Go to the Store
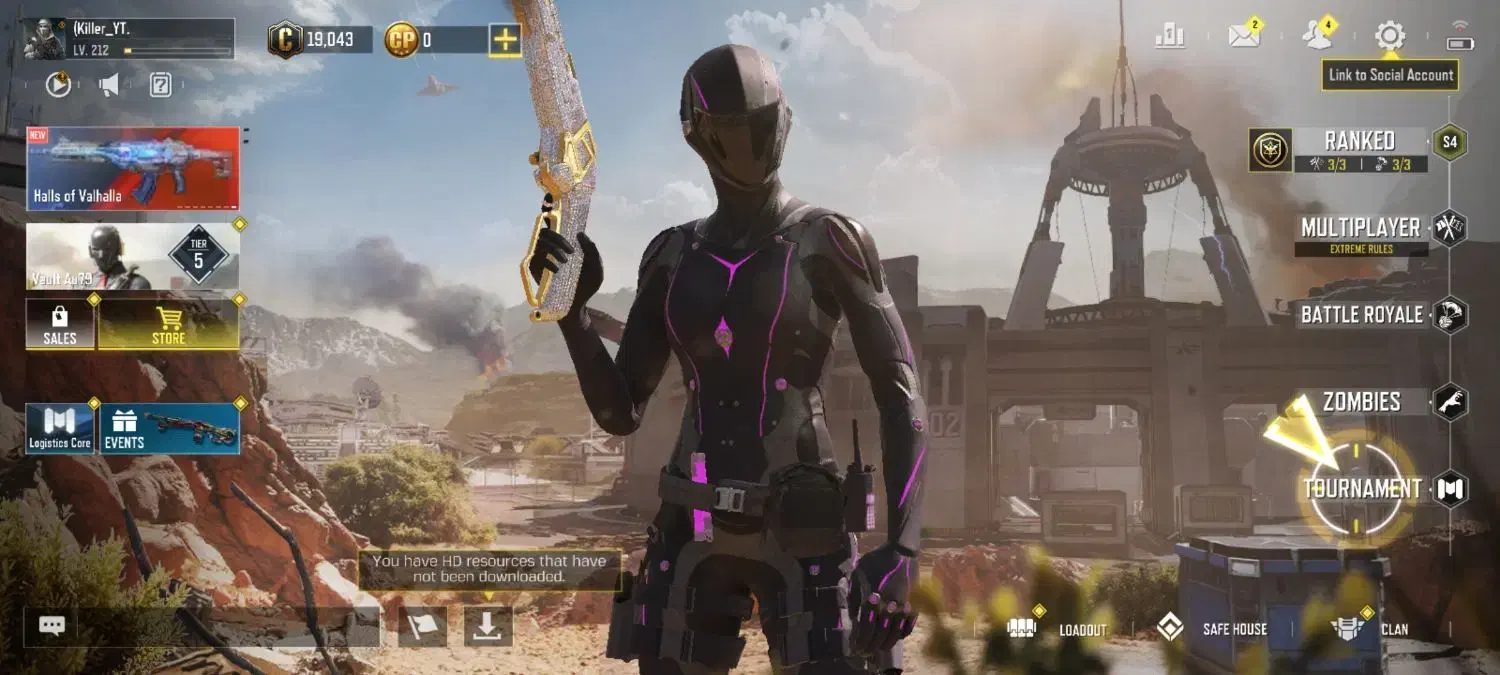1500x675 pixels. tap(168, 324)
